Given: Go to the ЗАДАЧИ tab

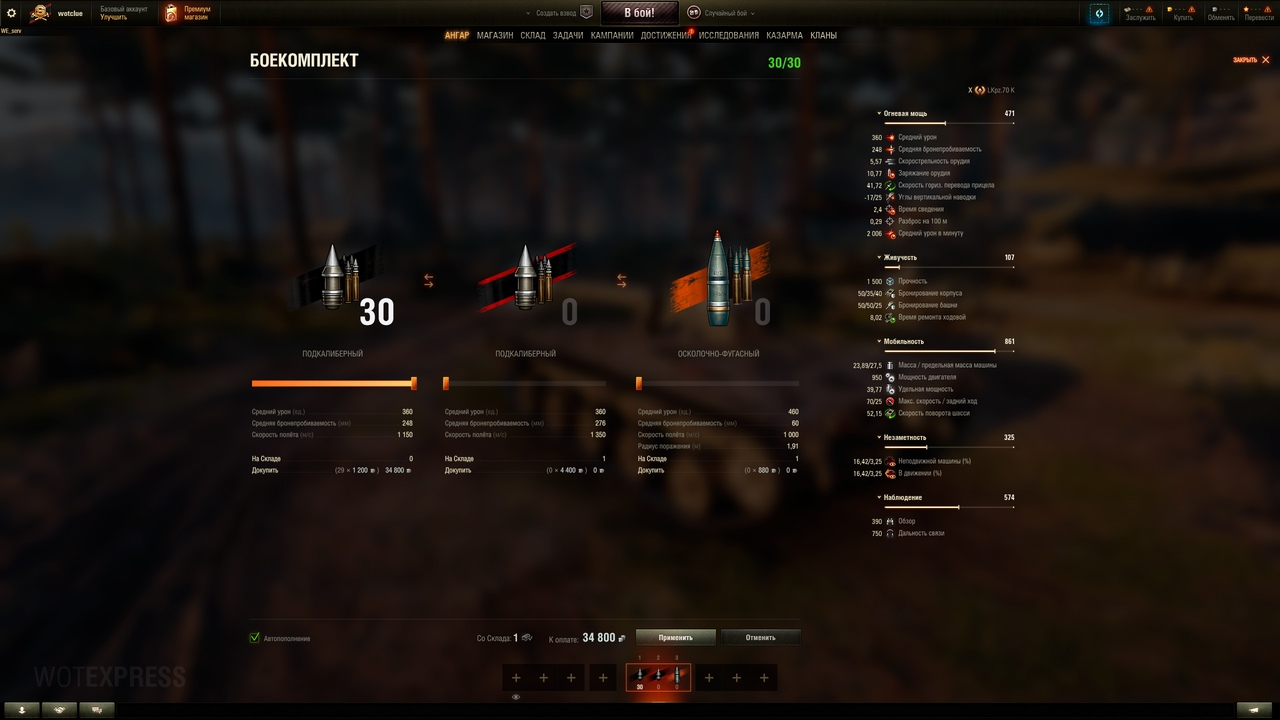Looking at the screenshot, I should point(568,35).
